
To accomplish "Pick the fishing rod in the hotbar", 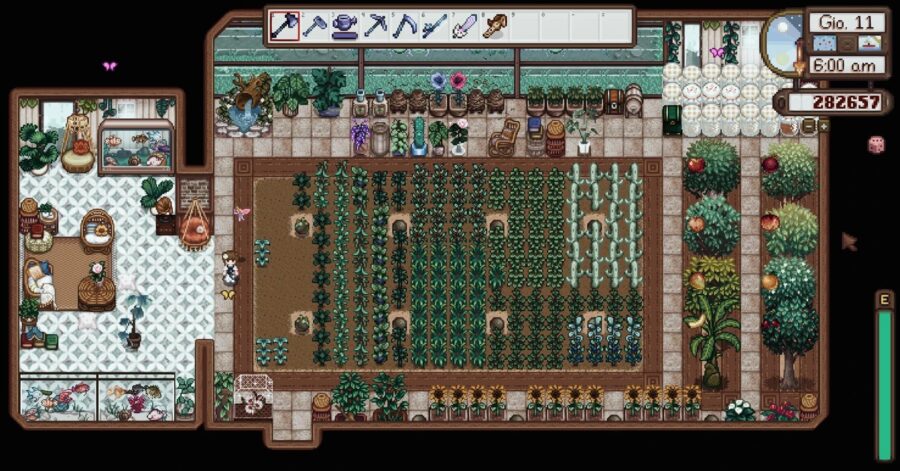I will click(x=435, y=26).
